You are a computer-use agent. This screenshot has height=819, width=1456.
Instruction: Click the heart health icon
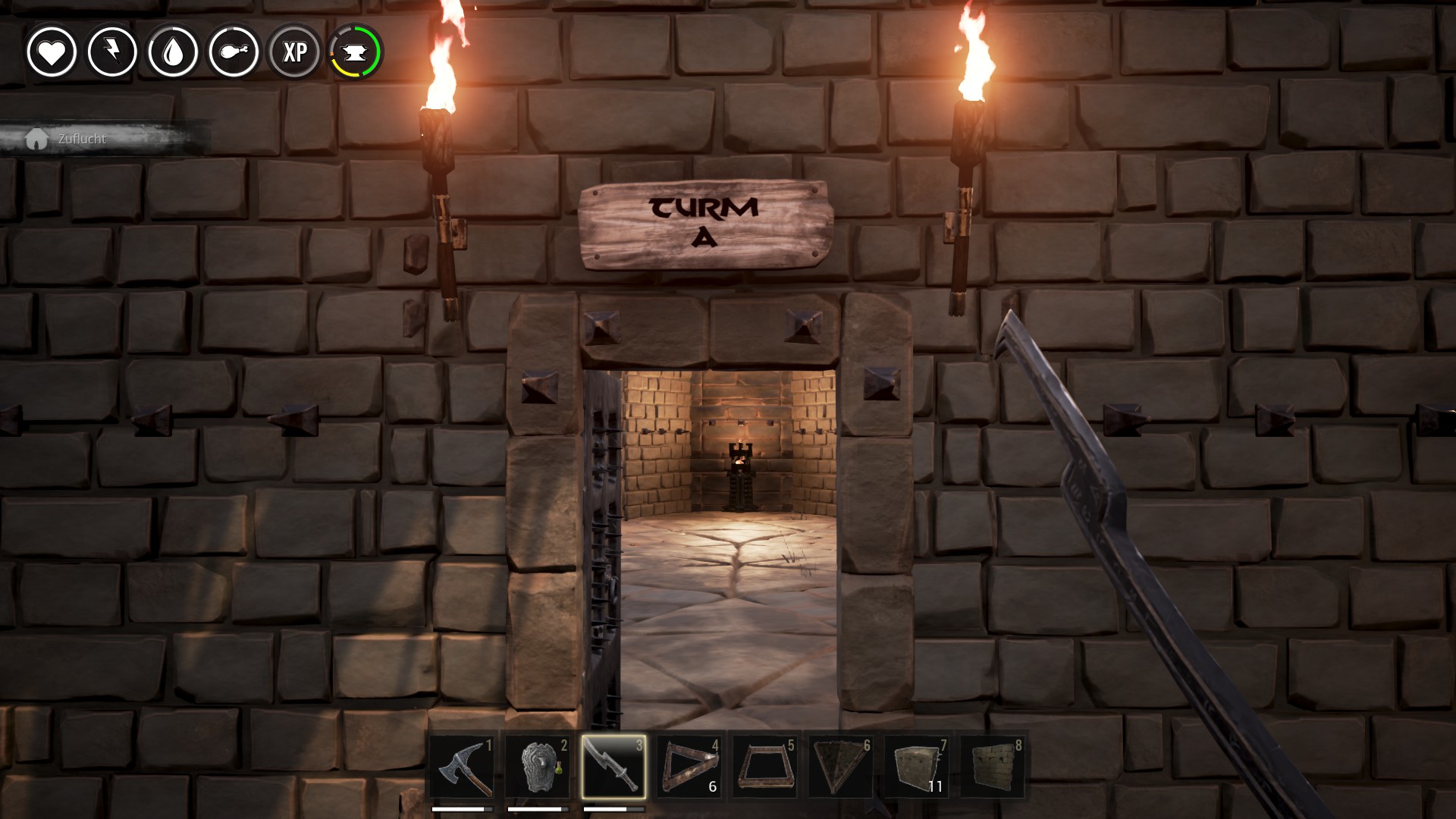tap(52, 52)
